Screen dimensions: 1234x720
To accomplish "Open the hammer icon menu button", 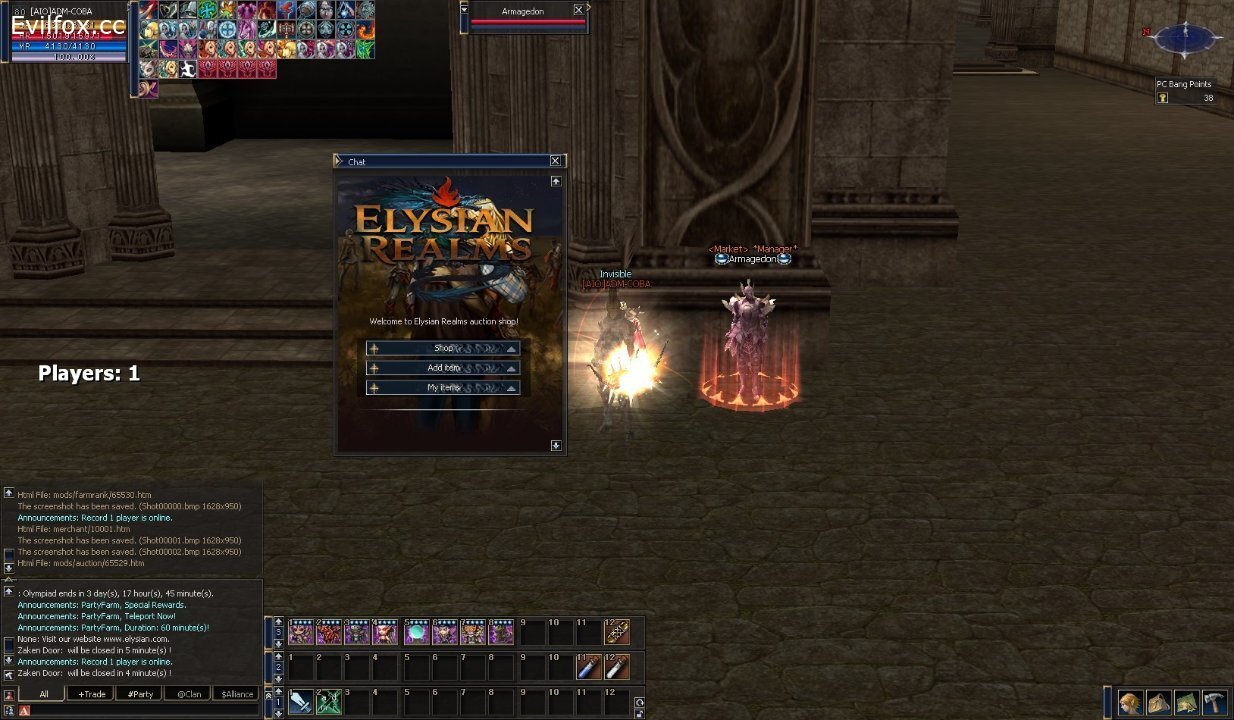I will 1214,702.
